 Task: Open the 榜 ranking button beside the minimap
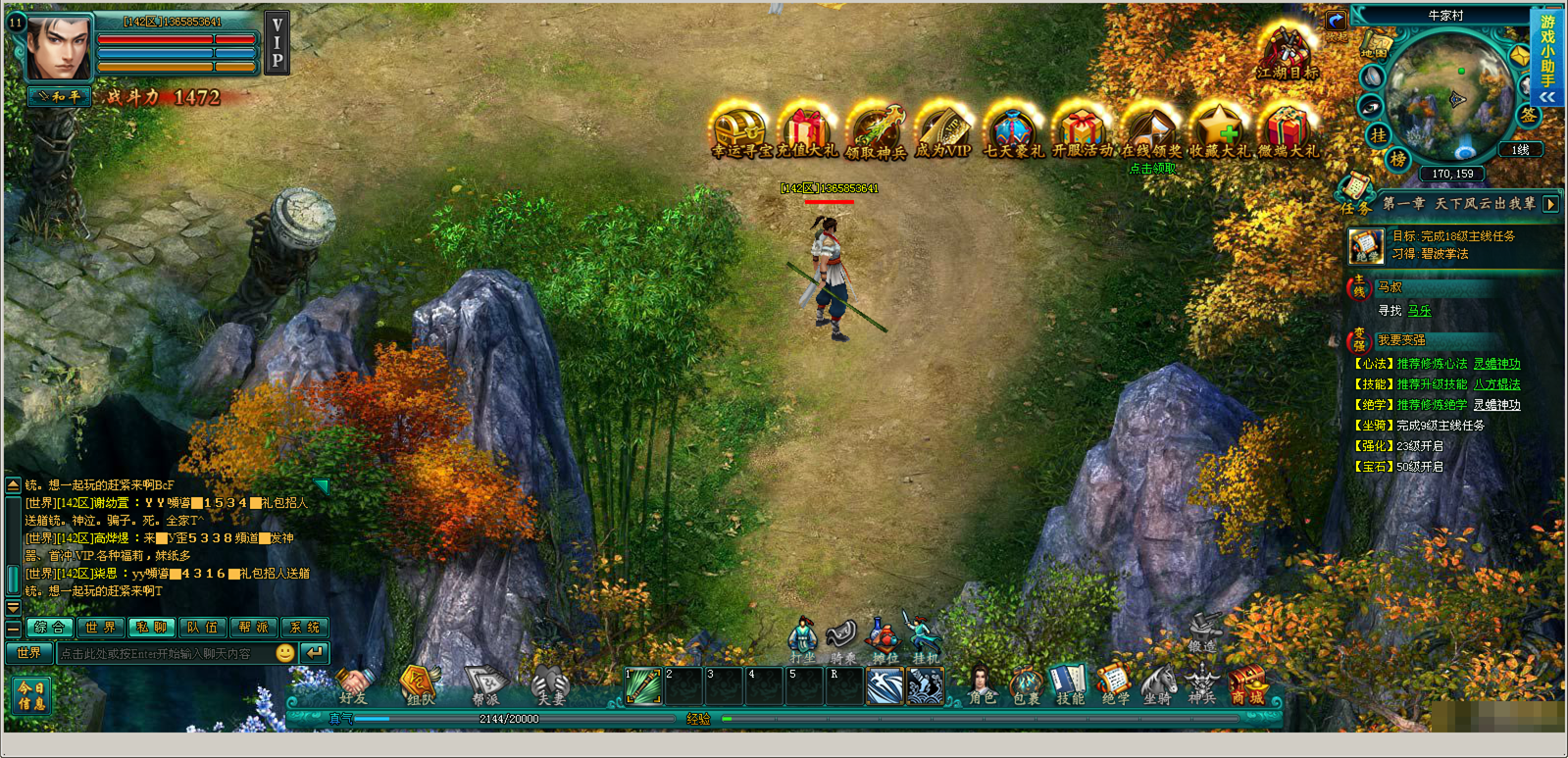(1398, 159)
